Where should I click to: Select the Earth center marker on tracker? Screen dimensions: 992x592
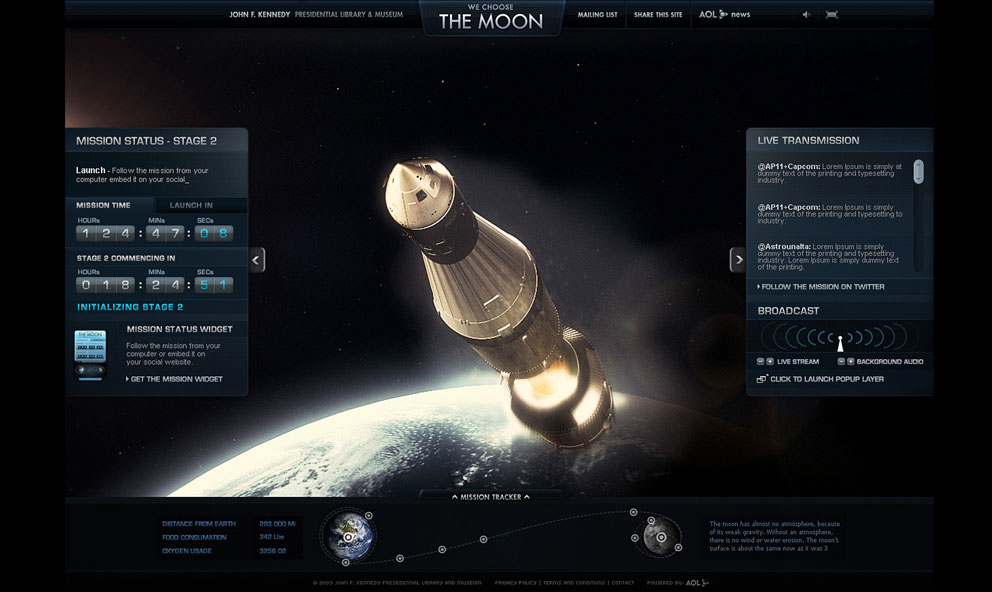point(347,537)
